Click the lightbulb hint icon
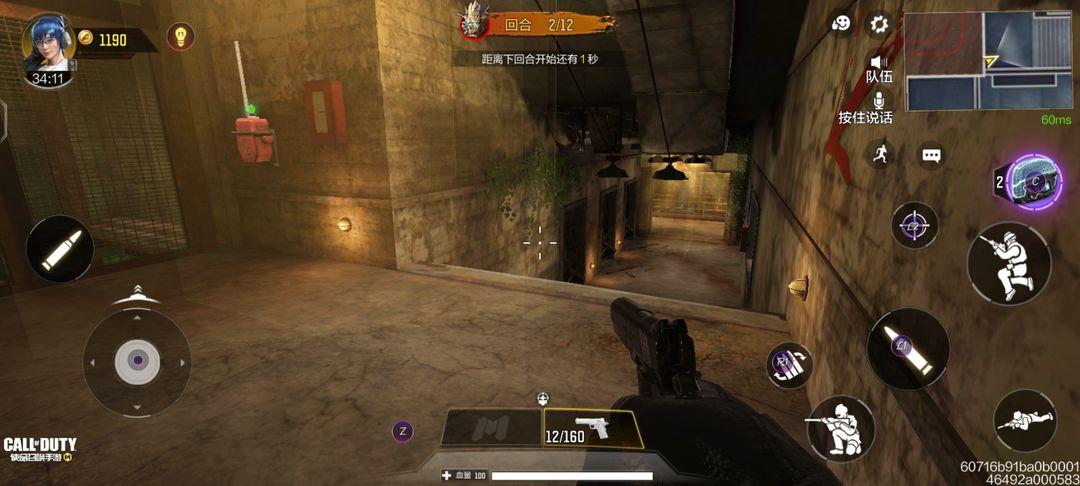Image resolution: width=1080 pixels, height=486 pixels. 180,37
